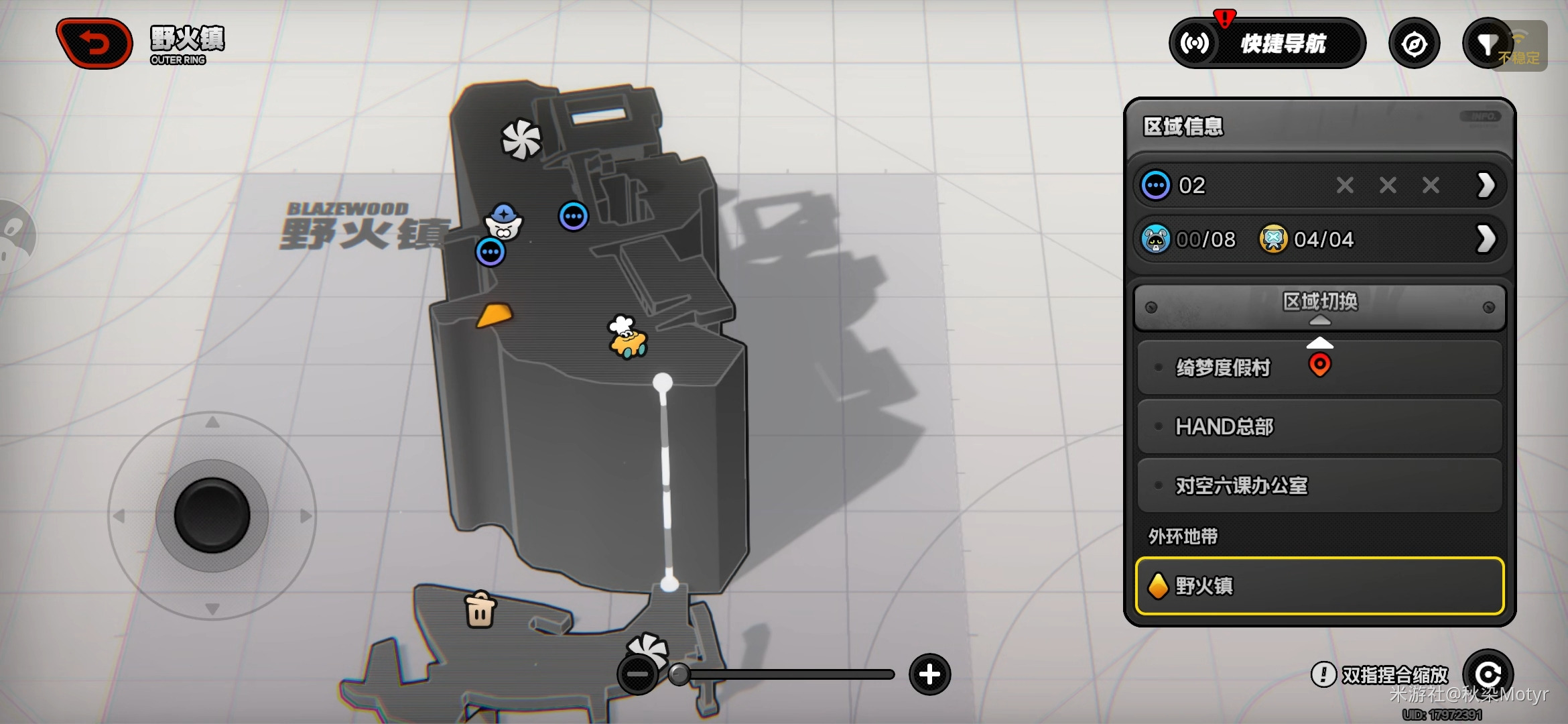Image resolution: width=1568 pixels, height=724 pixels.
Task: Go back with the red return arrow
Action: pos(94,44)
